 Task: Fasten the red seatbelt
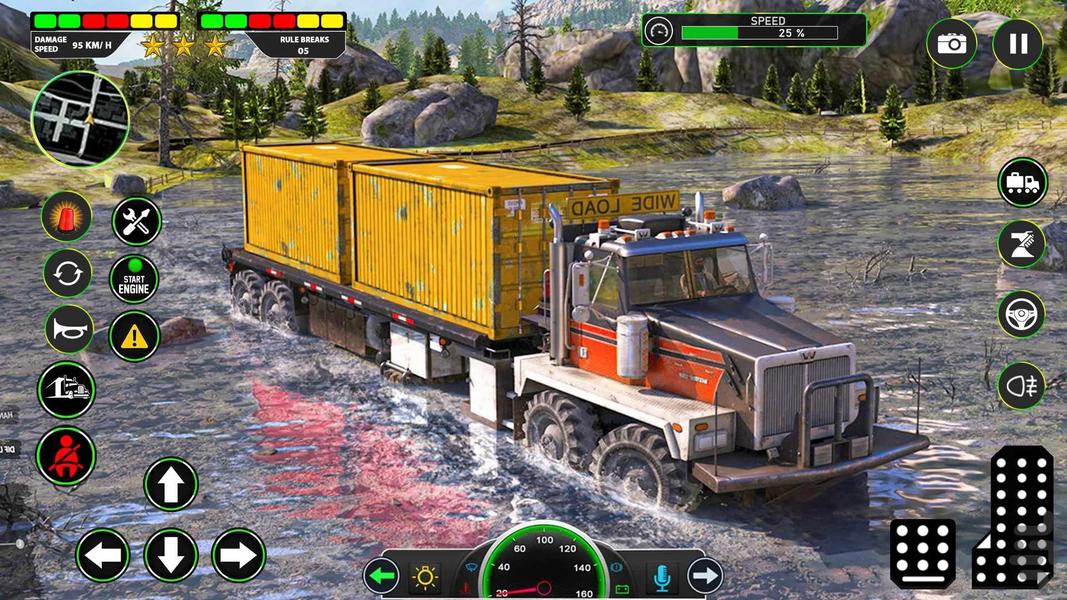(66, 456)
